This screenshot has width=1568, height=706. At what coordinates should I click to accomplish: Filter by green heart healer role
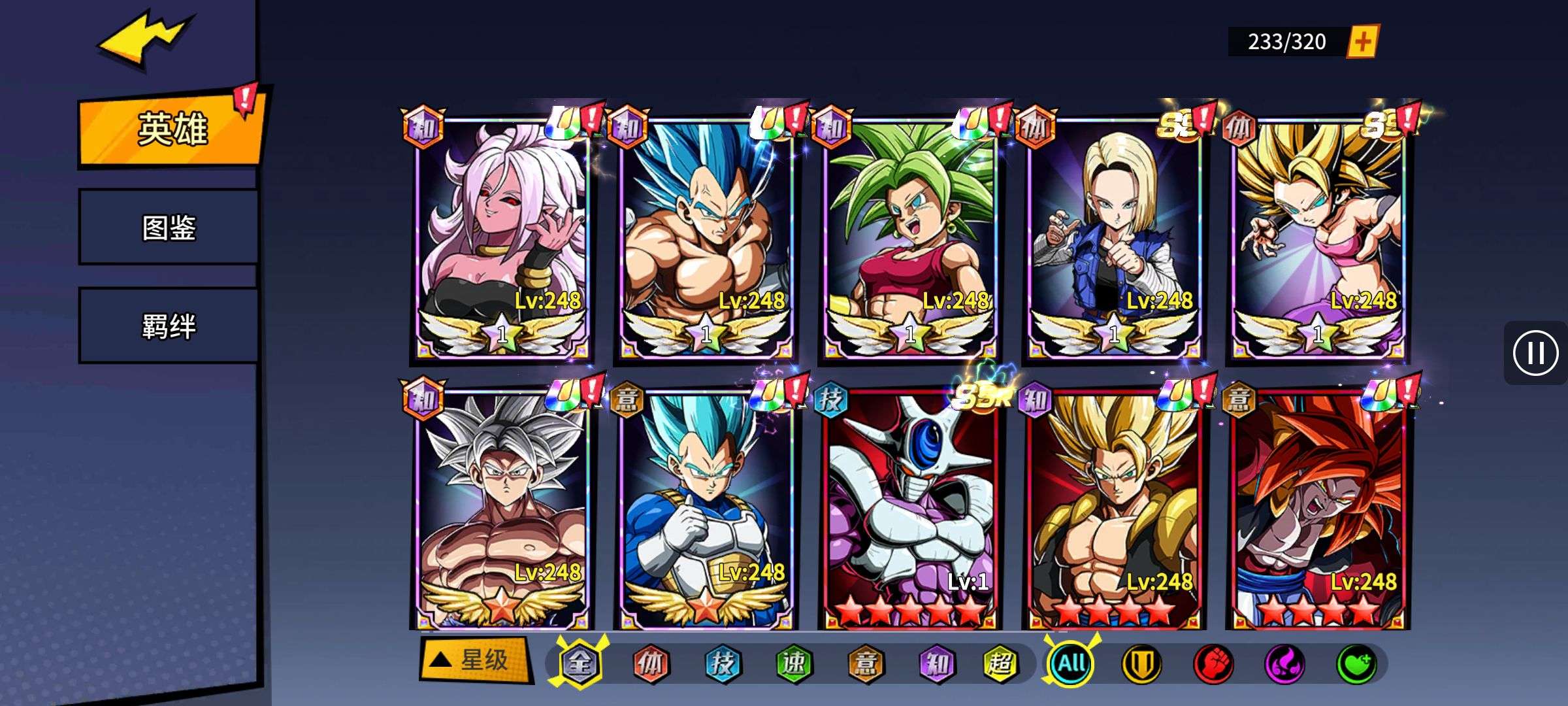click(1356, 664)
